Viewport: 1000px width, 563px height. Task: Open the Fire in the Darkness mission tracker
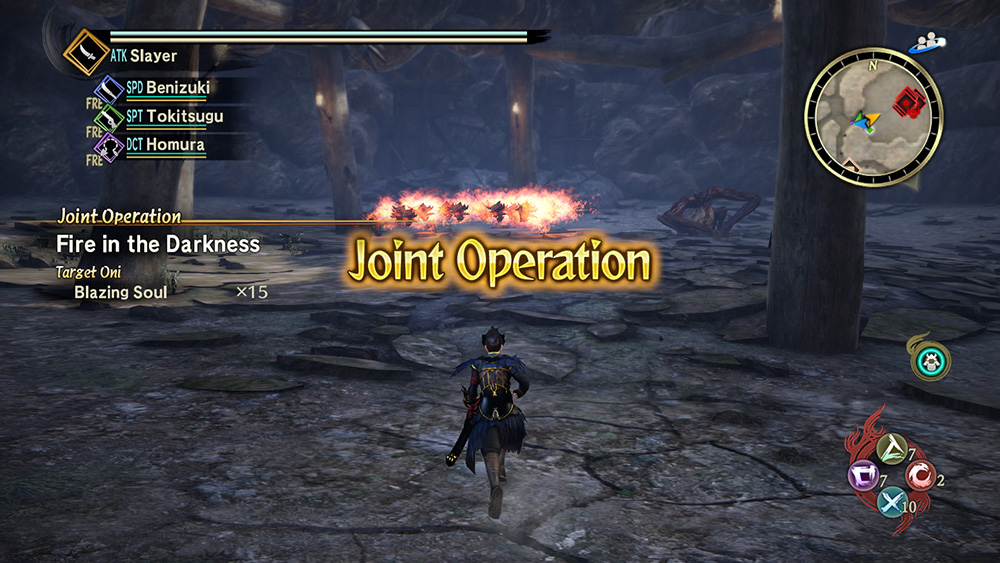point(158,244)
